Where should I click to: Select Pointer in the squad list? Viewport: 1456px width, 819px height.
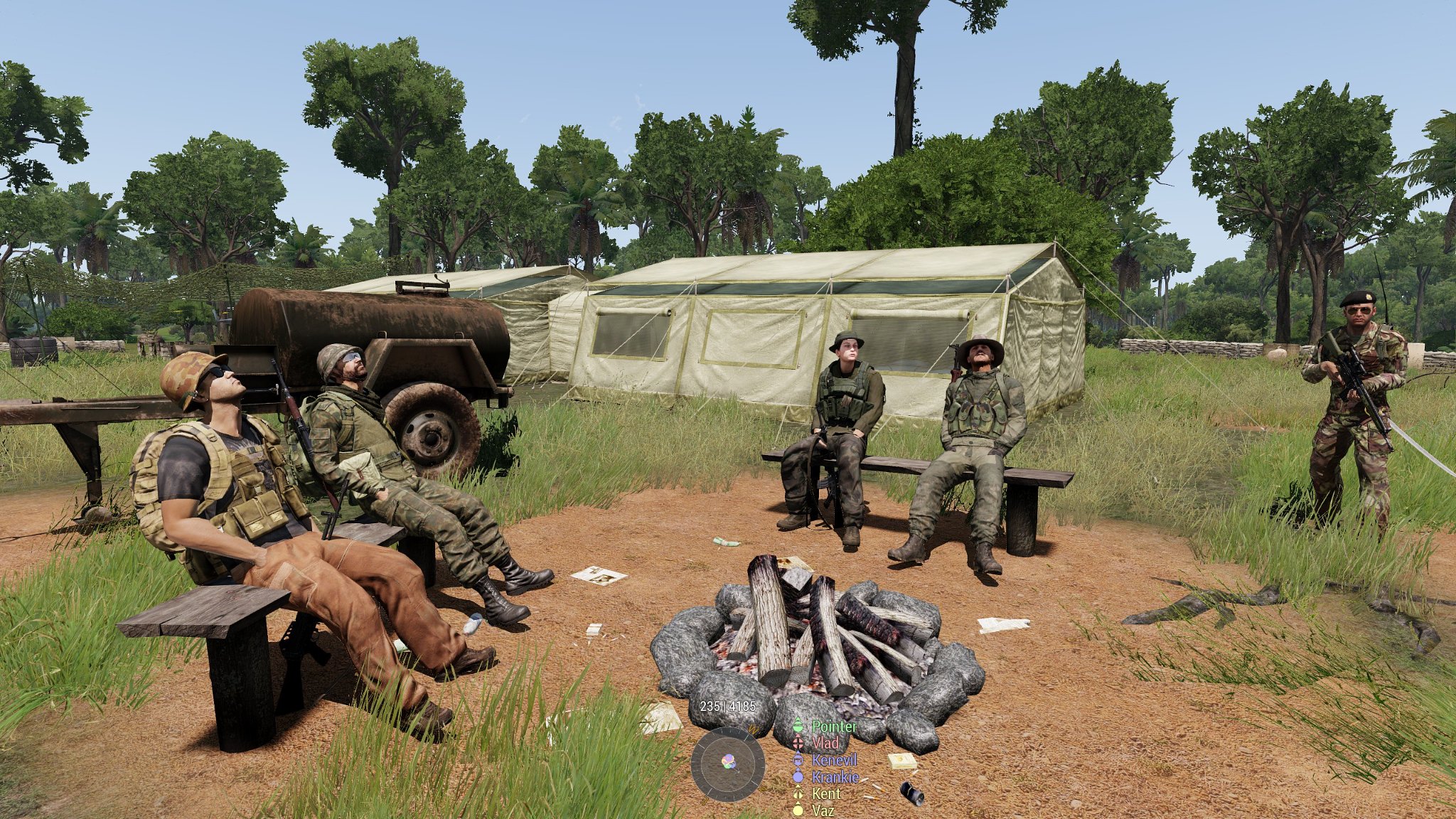834,727
